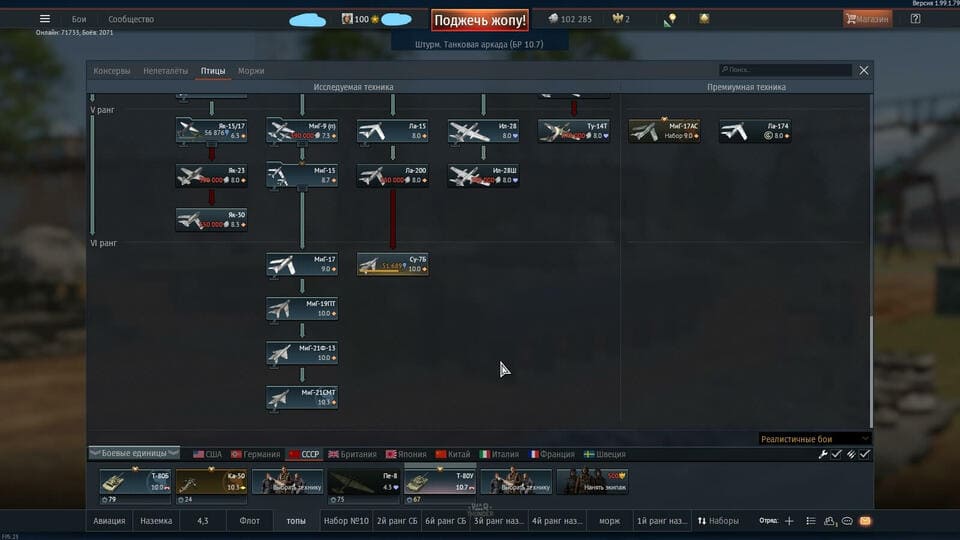The height and width of the screenshot is (540, 960).
Task: Open the Сообщество menu
Action: 131,19
